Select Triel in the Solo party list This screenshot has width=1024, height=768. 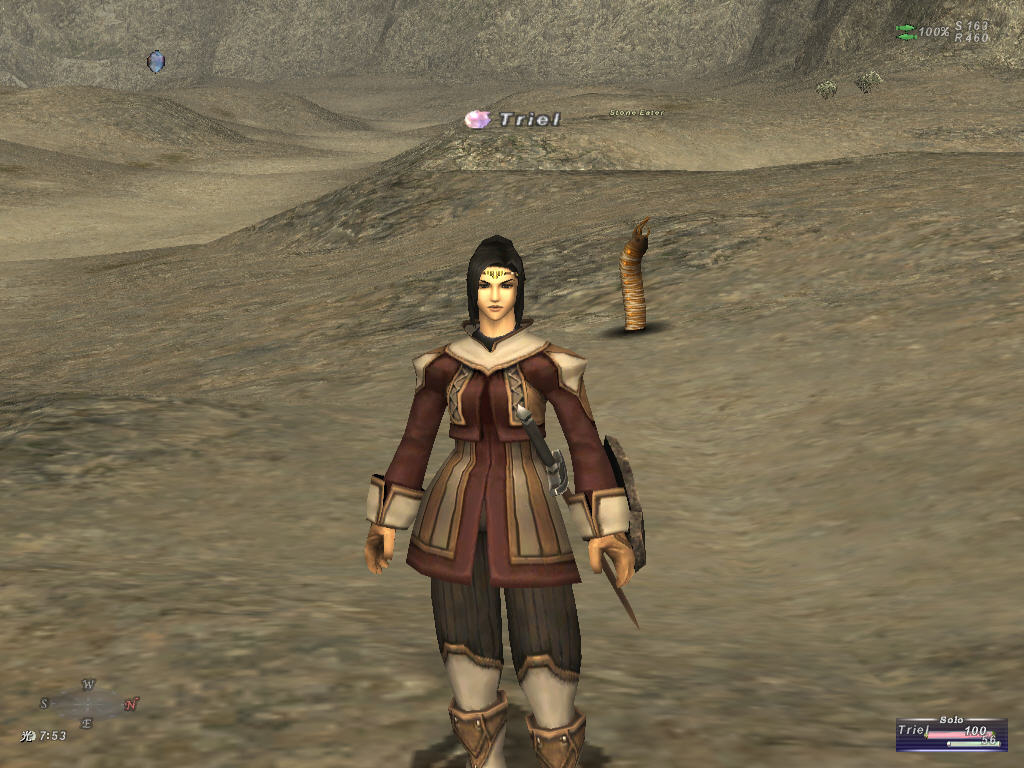[914, 731]
